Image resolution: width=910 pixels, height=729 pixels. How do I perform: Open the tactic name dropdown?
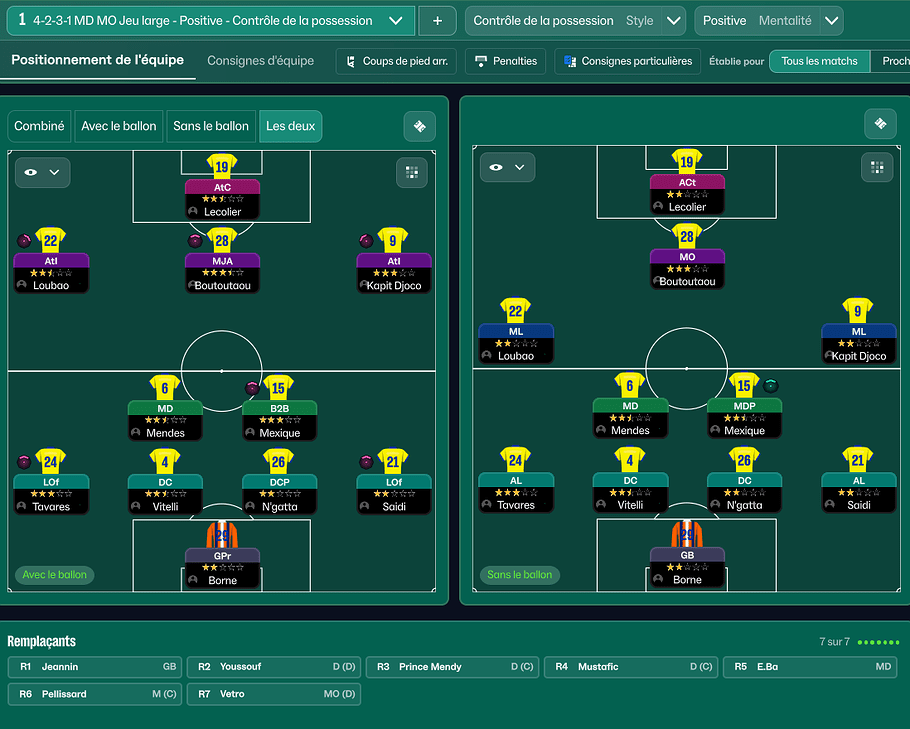point(397,21)
